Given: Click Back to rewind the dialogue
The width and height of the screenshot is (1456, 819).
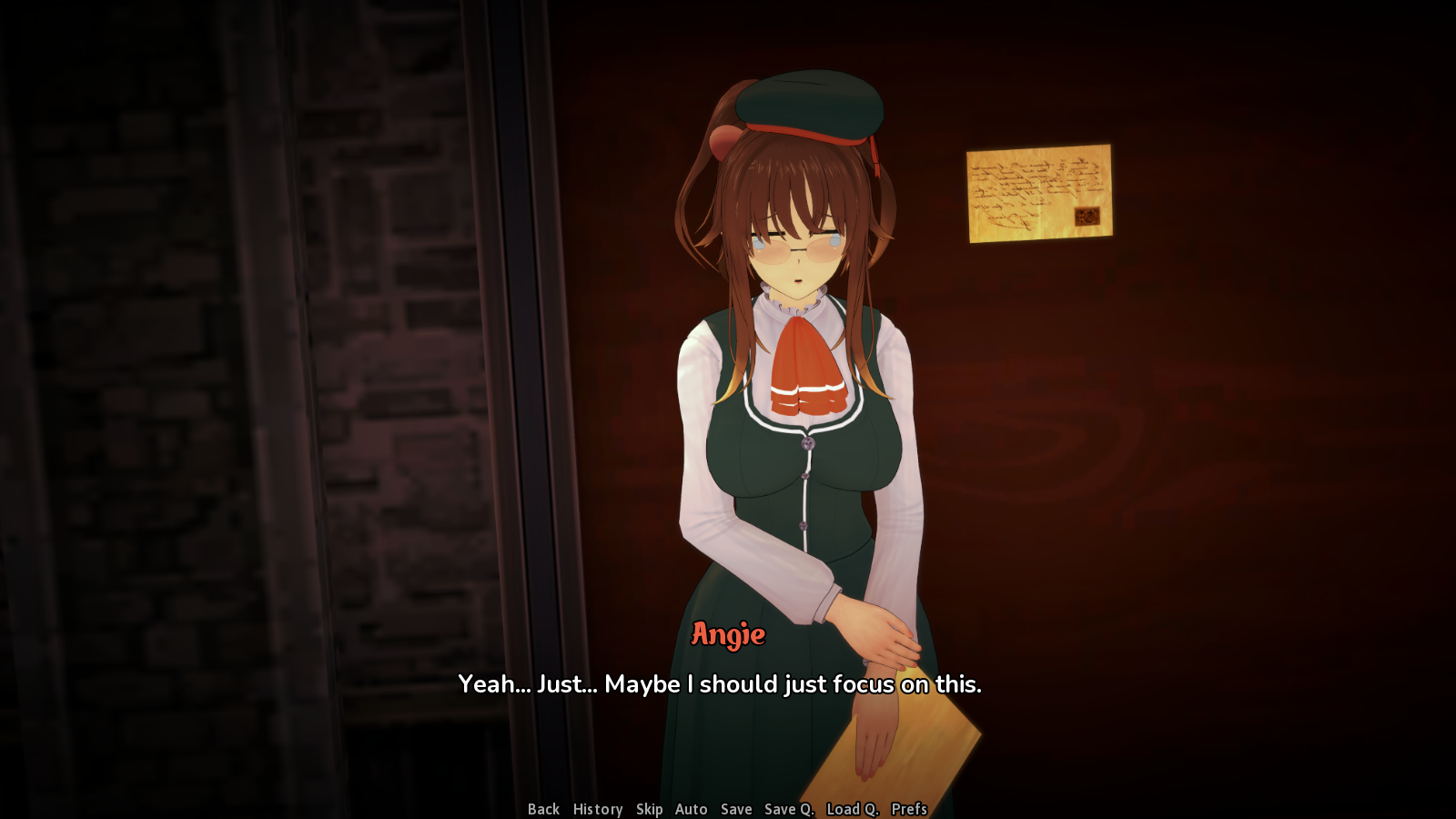Looking at the screenshot, I should [542, 809].
